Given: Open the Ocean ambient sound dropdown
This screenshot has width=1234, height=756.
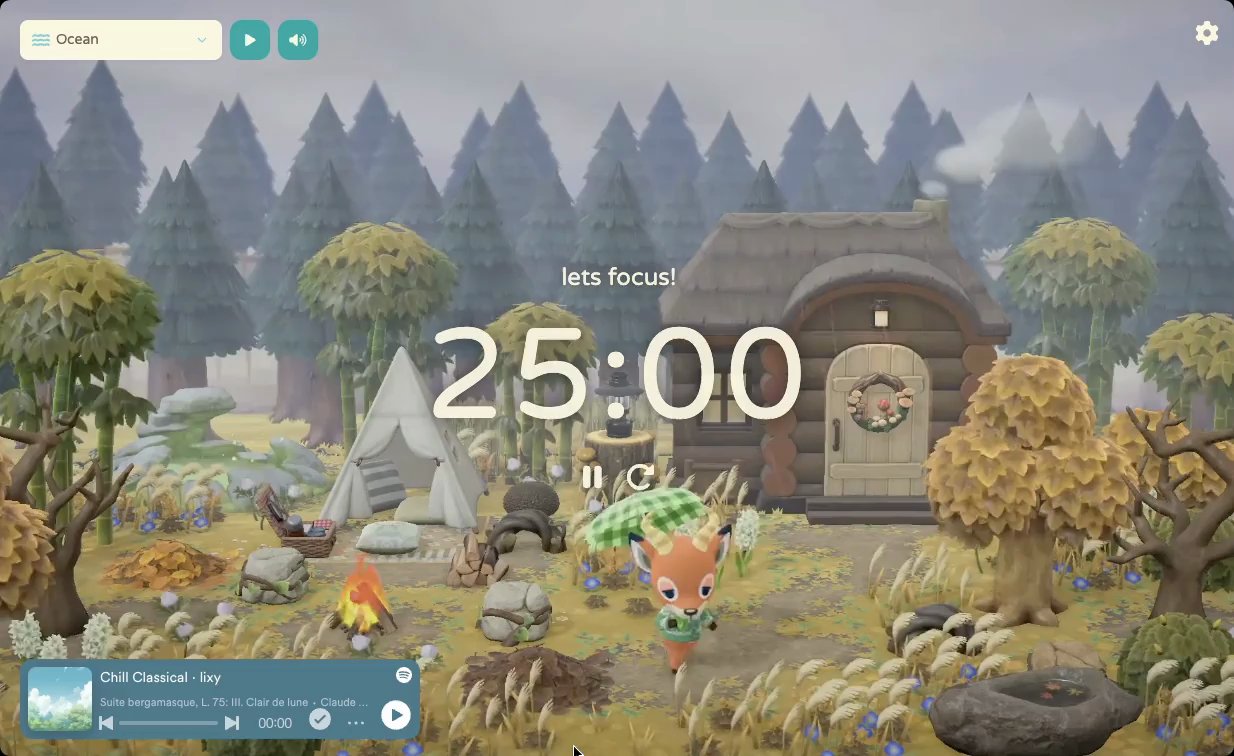Looking at the screenshot, I should [x=121, y=40].
